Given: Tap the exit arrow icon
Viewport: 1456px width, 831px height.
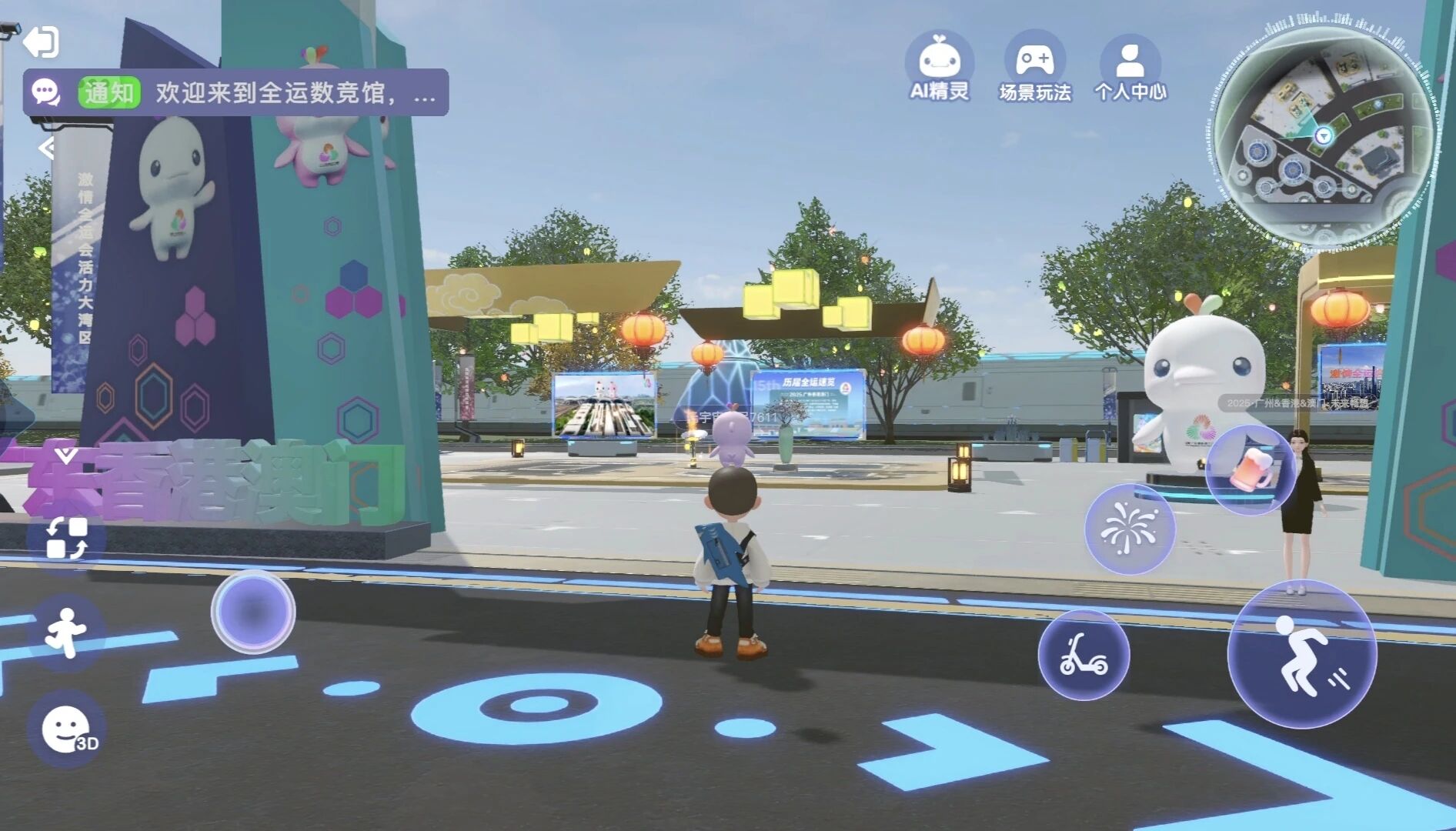Looking at the screenshot, I should (x=41, y=42).
